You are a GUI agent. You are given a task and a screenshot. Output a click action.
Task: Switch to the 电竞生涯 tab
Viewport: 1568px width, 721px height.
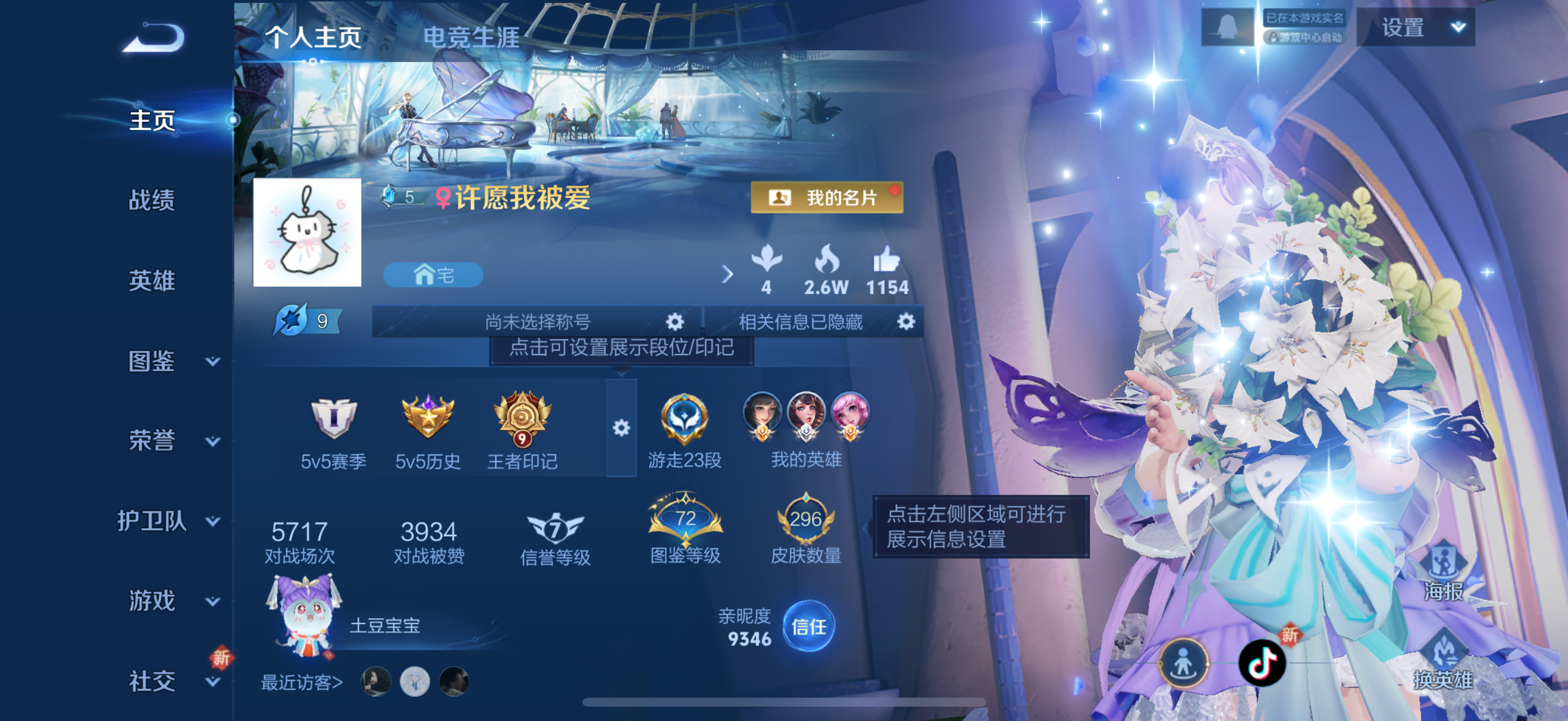tap(472, 36)
